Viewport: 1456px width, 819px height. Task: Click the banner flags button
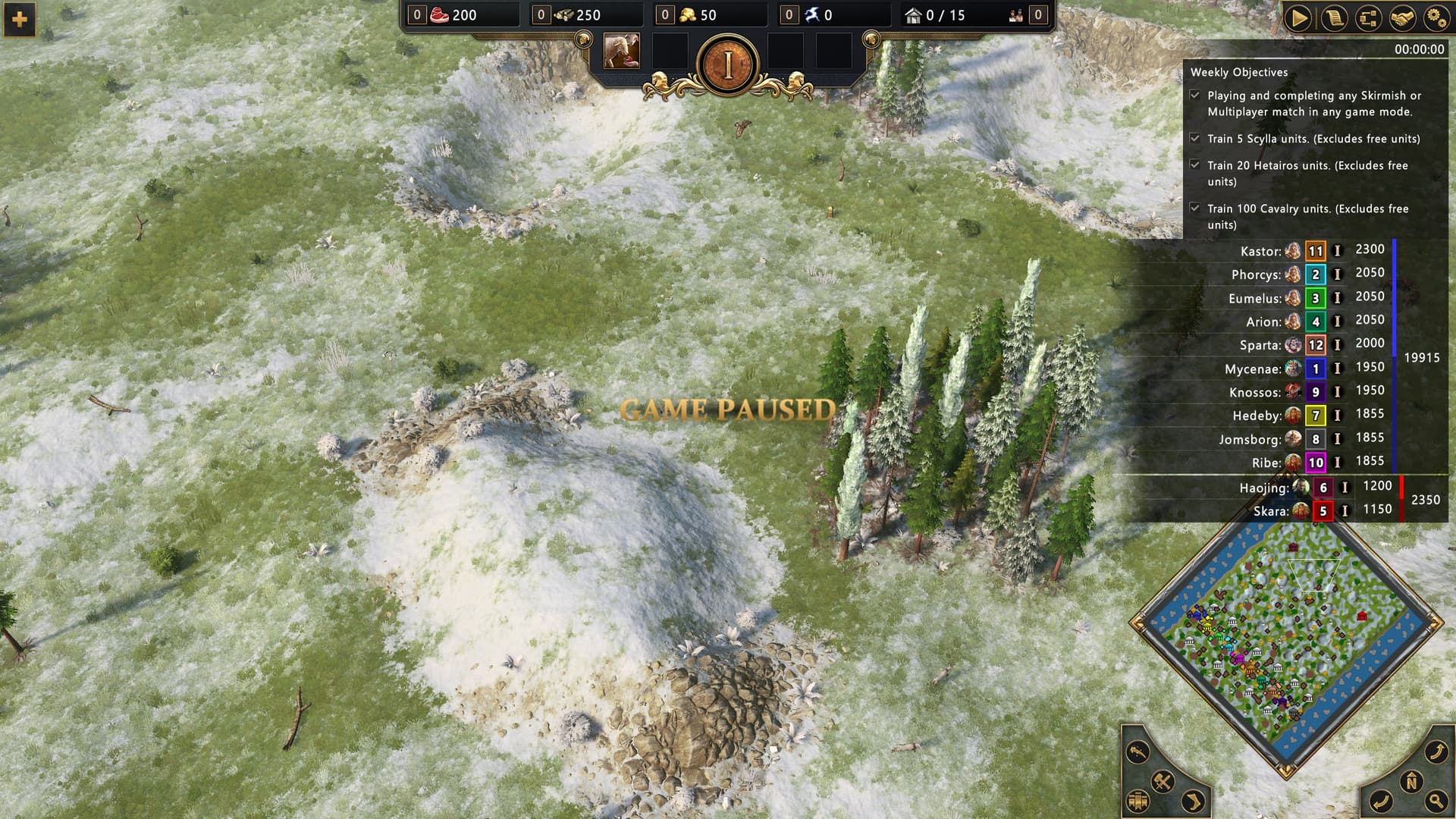click(x=1137, y=801)
